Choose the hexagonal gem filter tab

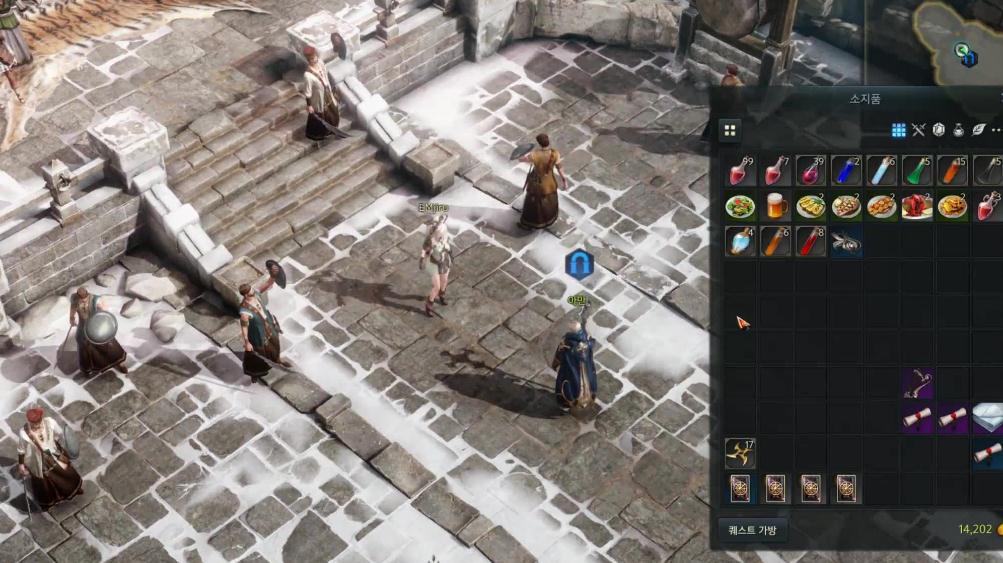pyautogui.click(x=939, y=130)
